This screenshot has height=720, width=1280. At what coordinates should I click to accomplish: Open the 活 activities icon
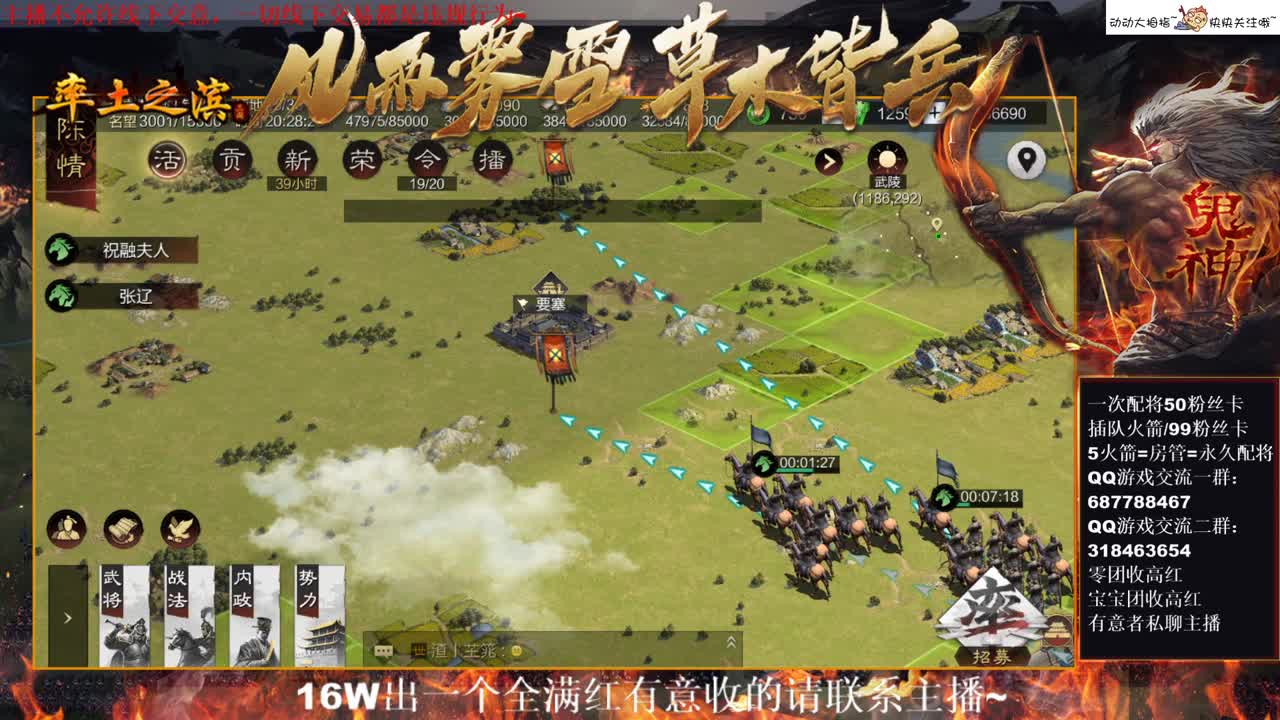166,160
